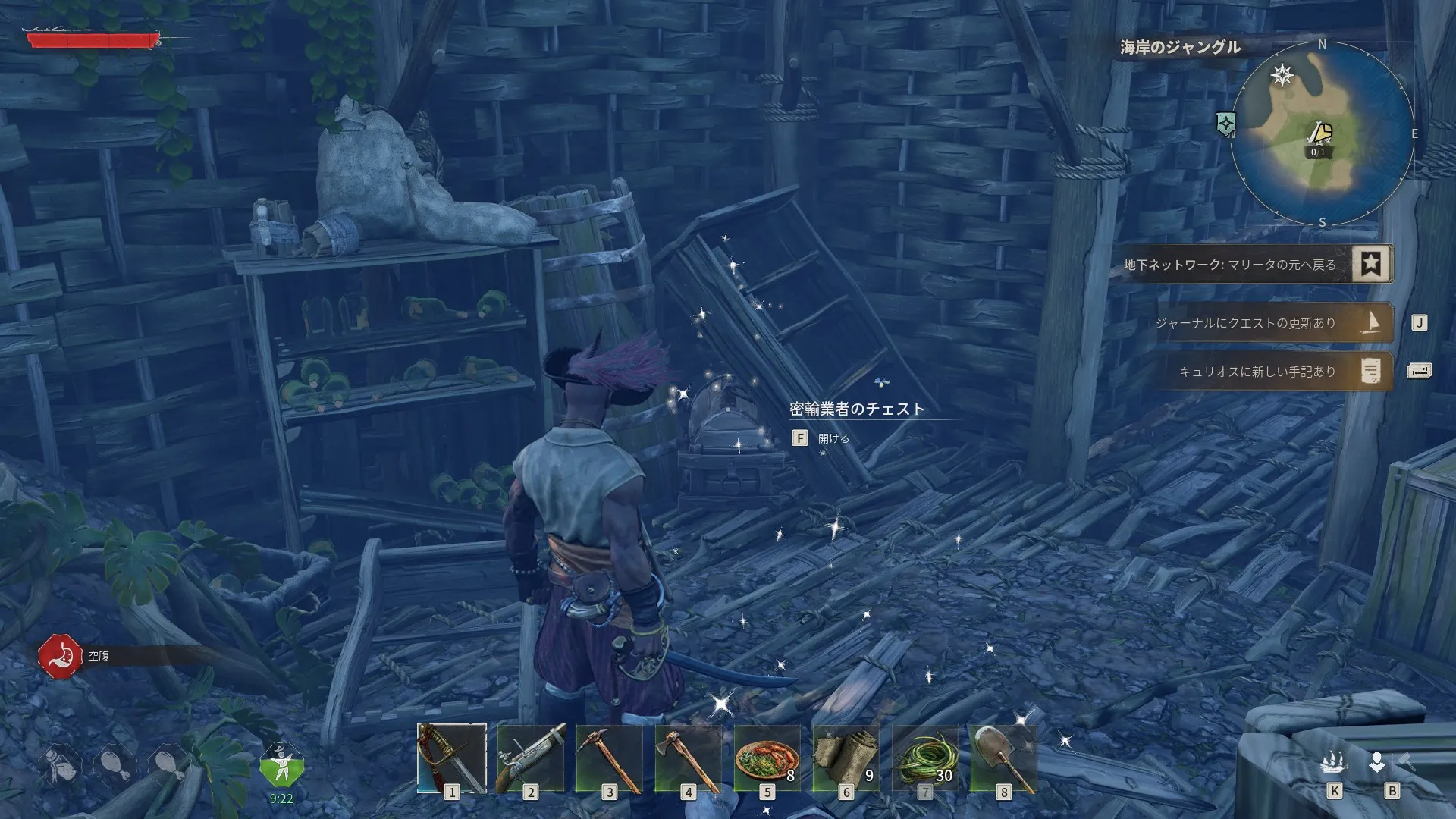Screen dimensions: 1456x819
Task: Select the green rested buff icon
Action: coord(281,766)
